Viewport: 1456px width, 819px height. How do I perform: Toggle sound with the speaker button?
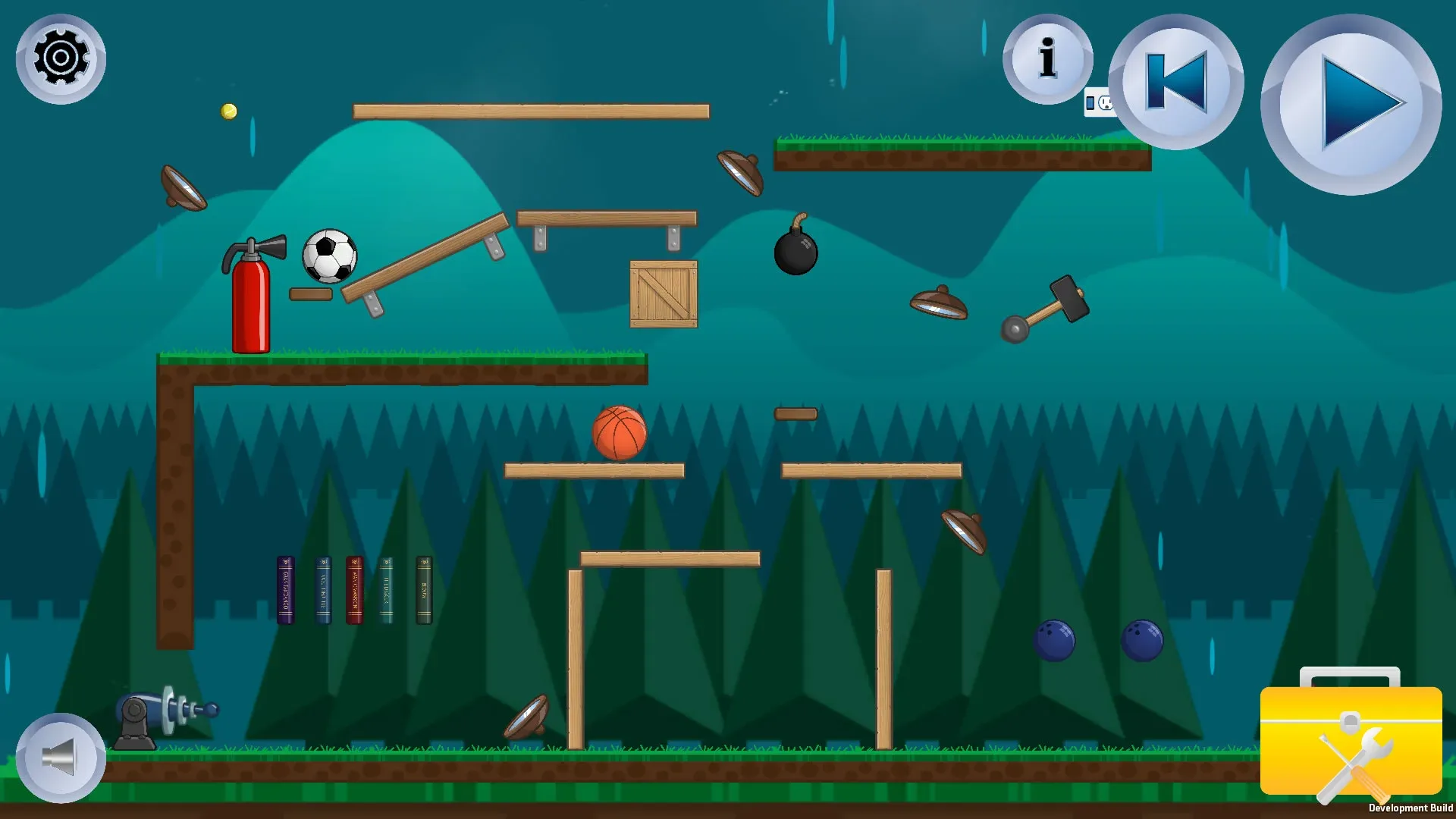[x=61, y=757]
